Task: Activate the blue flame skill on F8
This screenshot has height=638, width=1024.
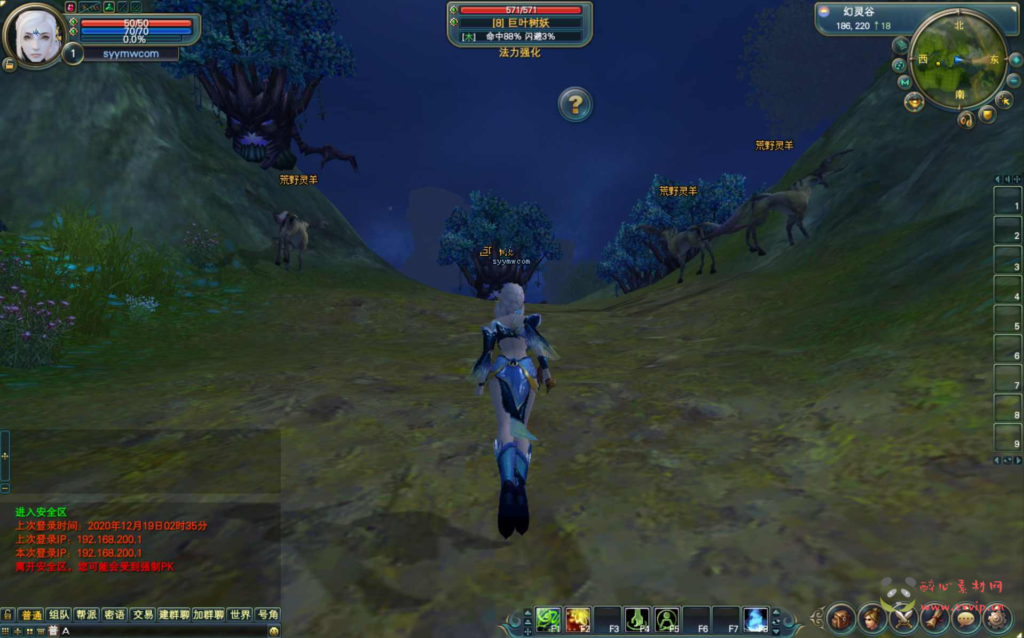Action: pyautogui.click(x=756, y=620)
